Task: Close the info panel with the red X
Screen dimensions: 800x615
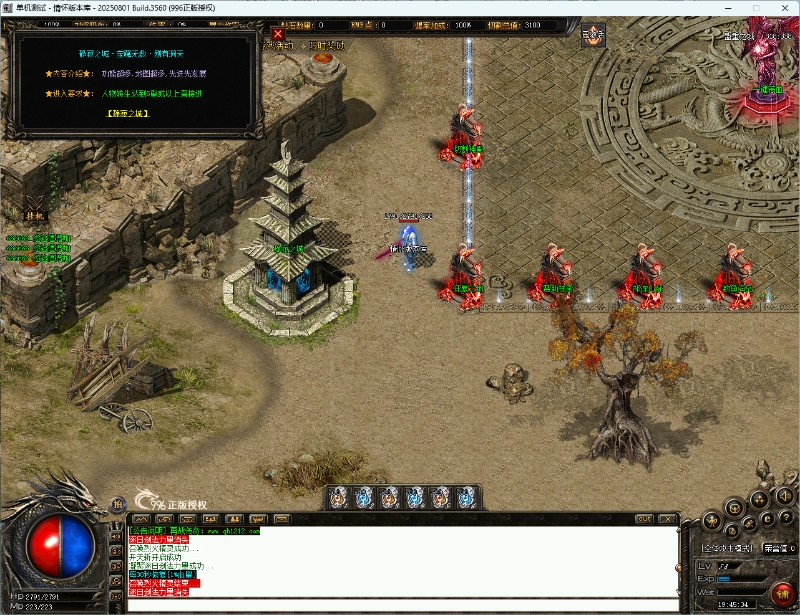Action: click(278, 33)
